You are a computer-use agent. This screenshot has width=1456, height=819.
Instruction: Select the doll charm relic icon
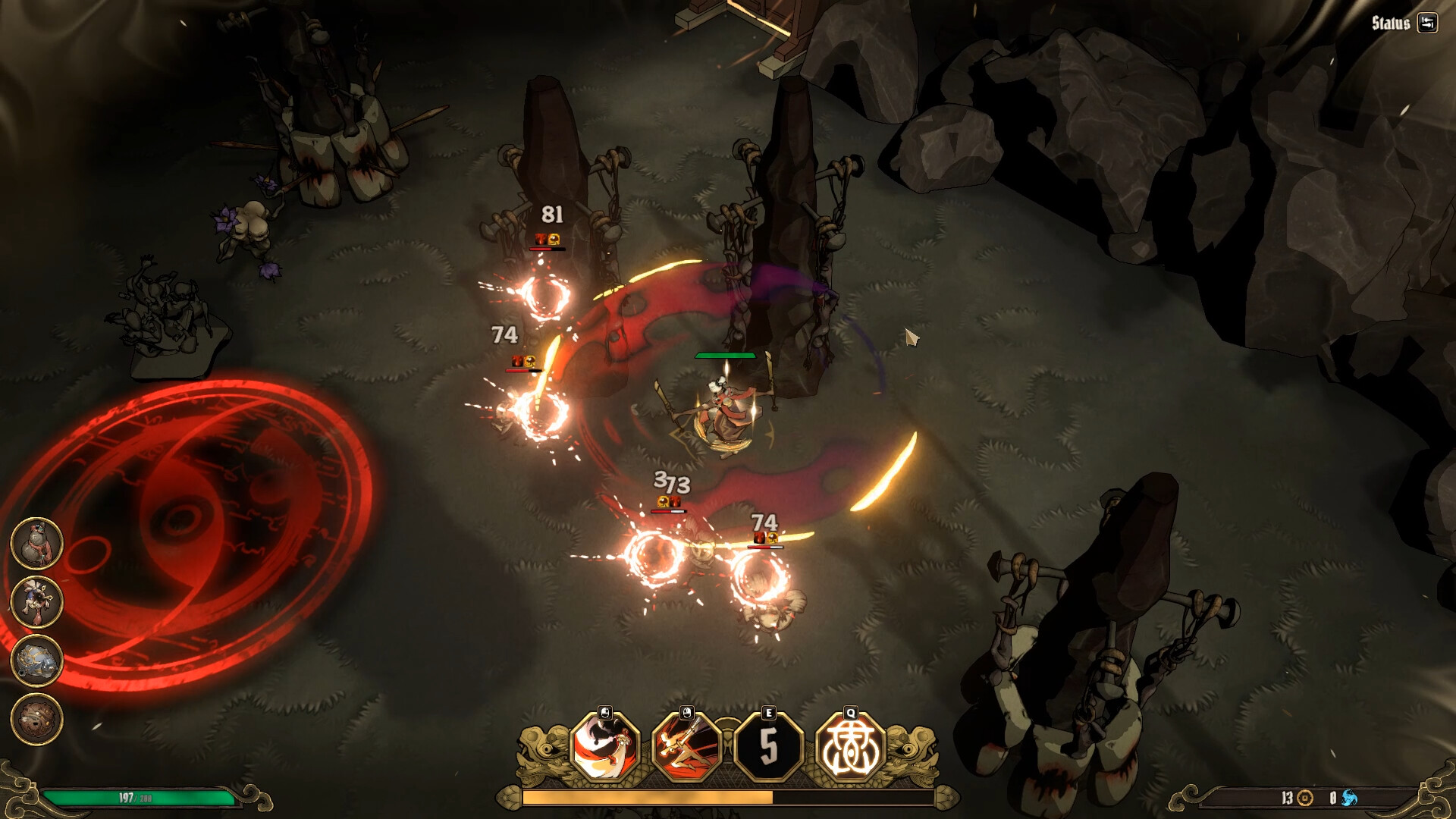coord(36,601)
